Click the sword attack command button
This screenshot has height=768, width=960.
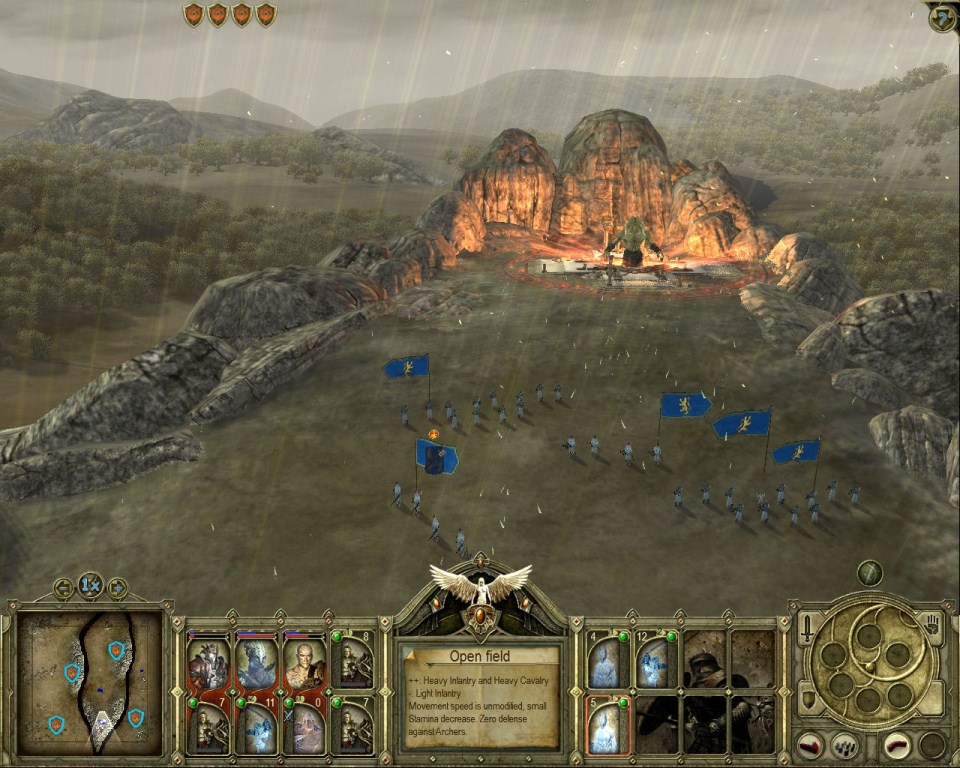[807, 631]
